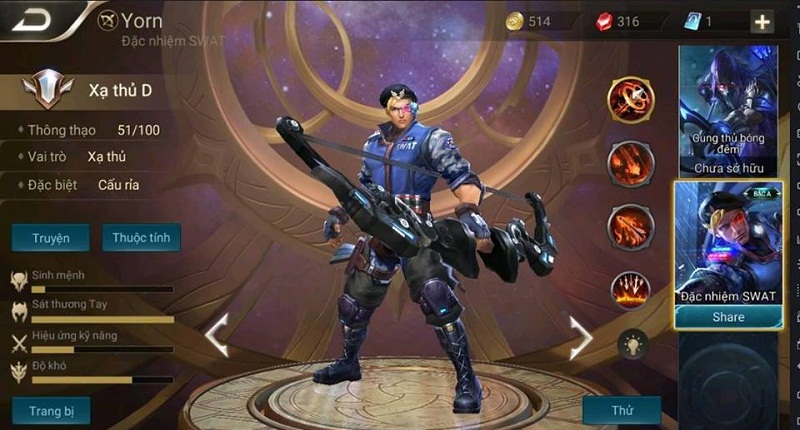Add currency with the plus button
This screenshot has width=800, height=430.
click(762, 22)
